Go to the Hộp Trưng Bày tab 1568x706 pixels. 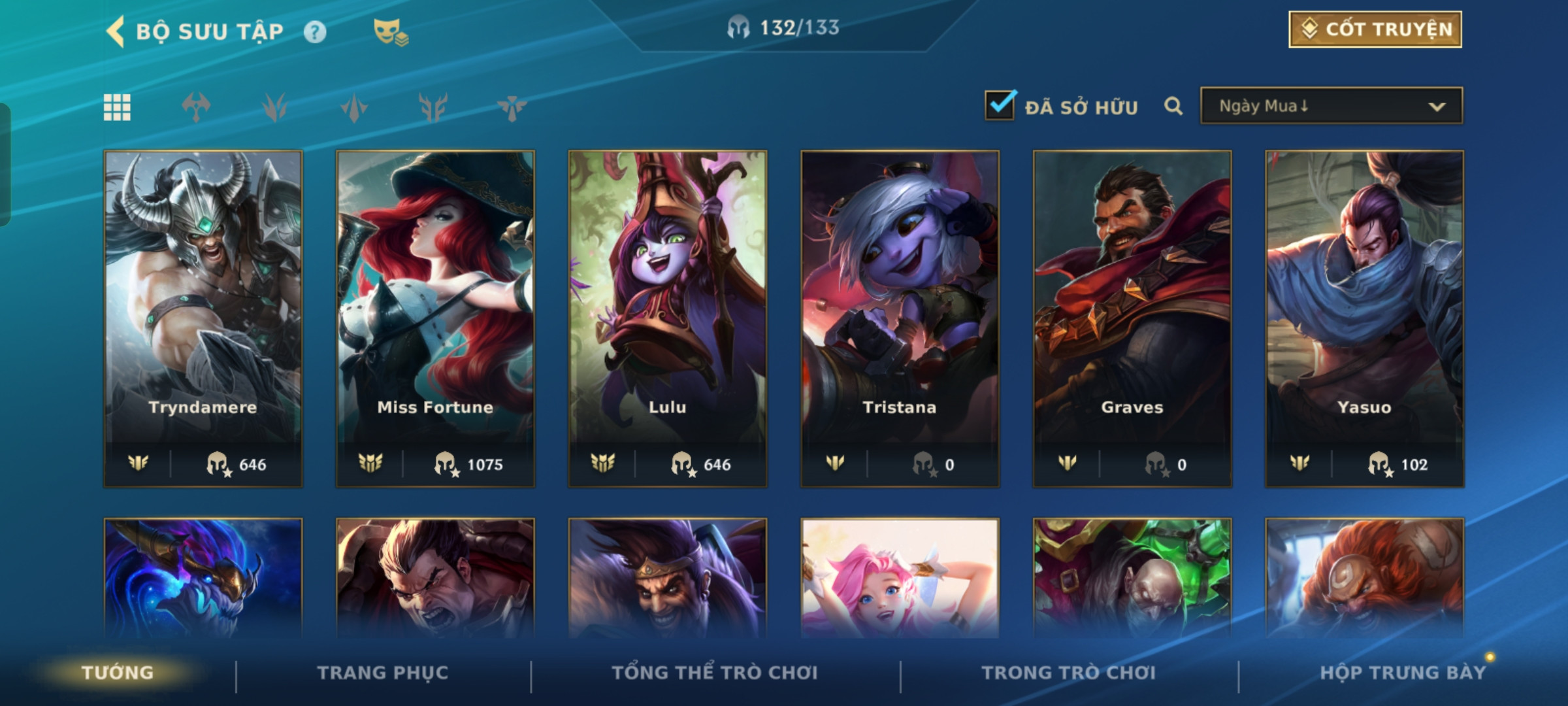tap(1403, 672)
